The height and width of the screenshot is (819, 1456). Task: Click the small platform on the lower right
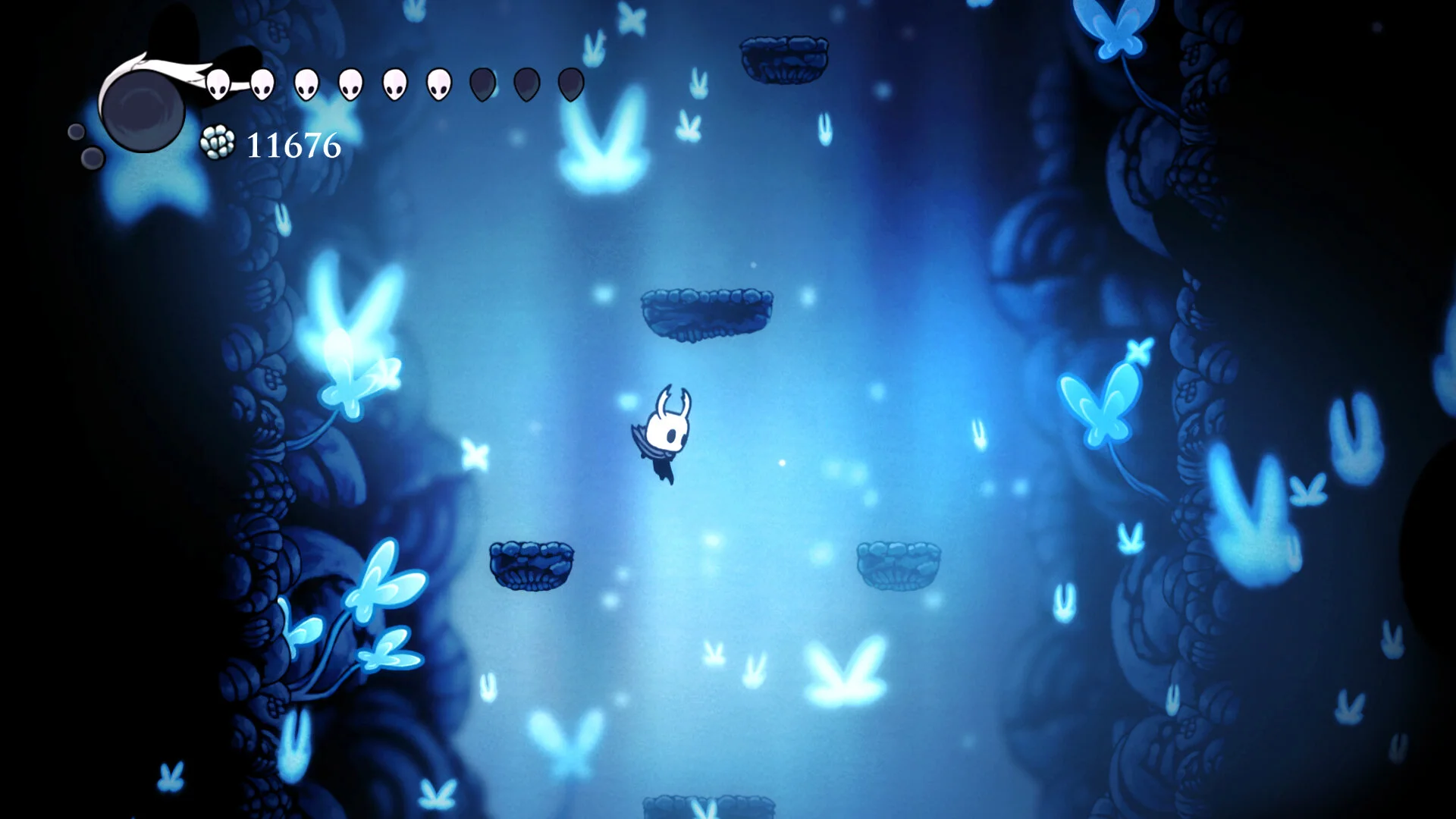(x=899, y=565)
